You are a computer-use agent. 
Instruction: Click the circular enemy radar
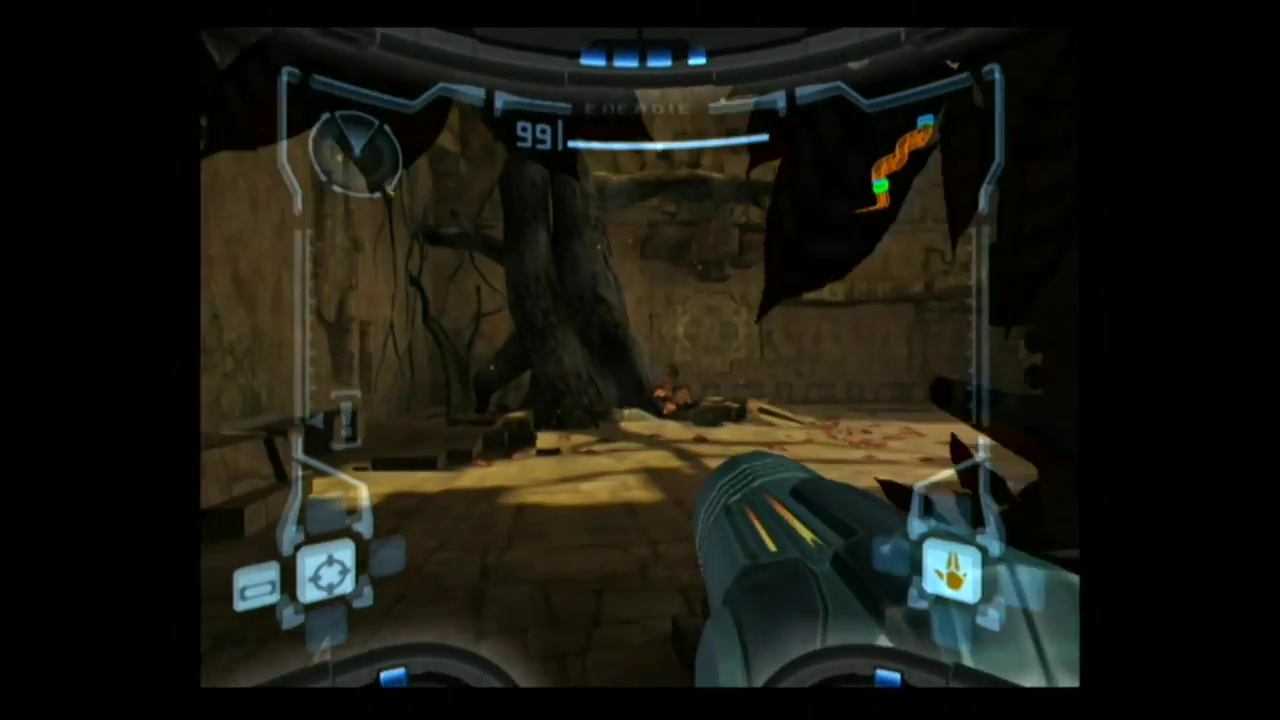click(x=354, y=152)
